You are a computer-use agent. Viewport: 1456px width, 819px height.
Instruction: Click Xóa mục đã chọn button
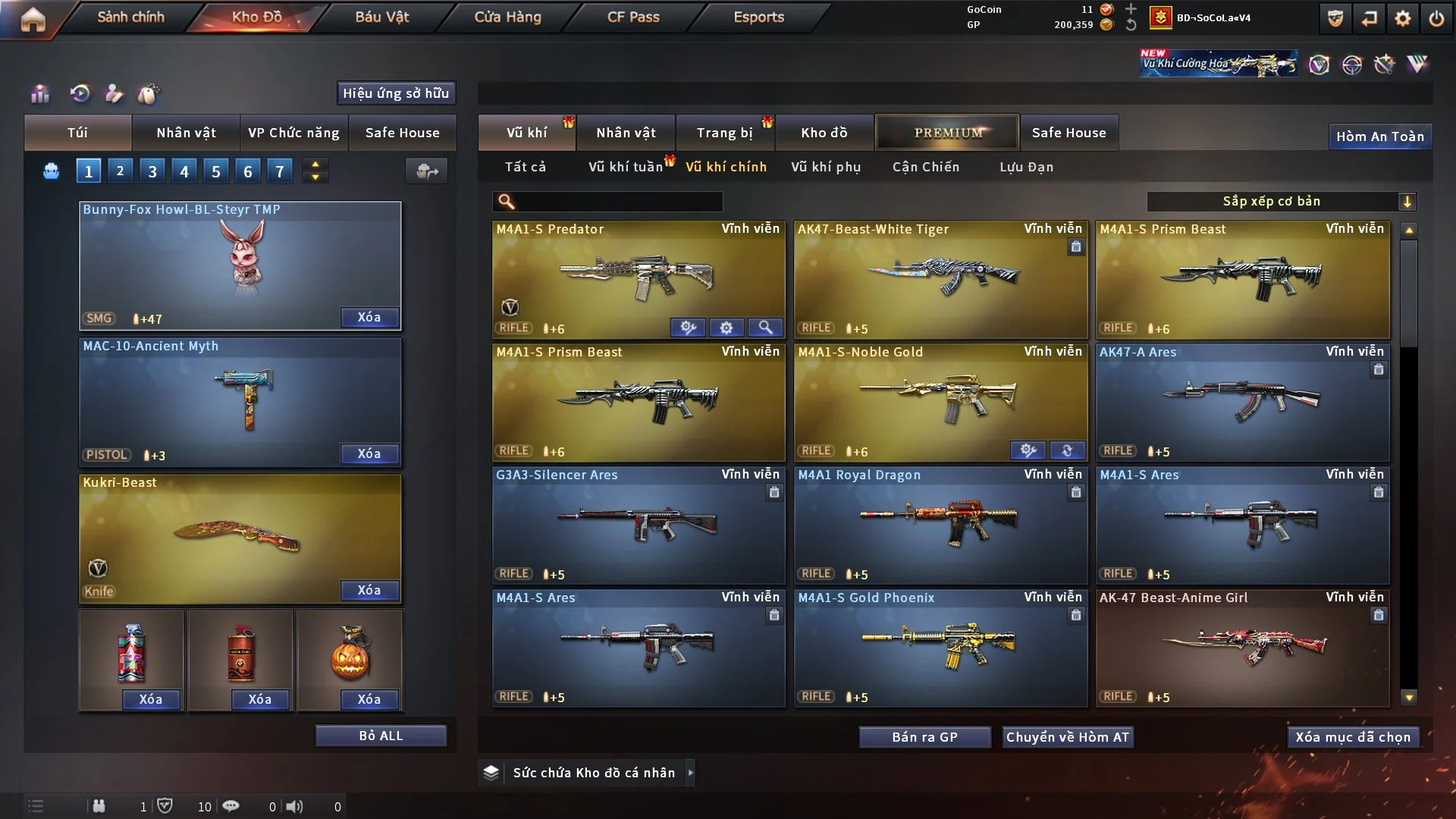click(1353, 737)
